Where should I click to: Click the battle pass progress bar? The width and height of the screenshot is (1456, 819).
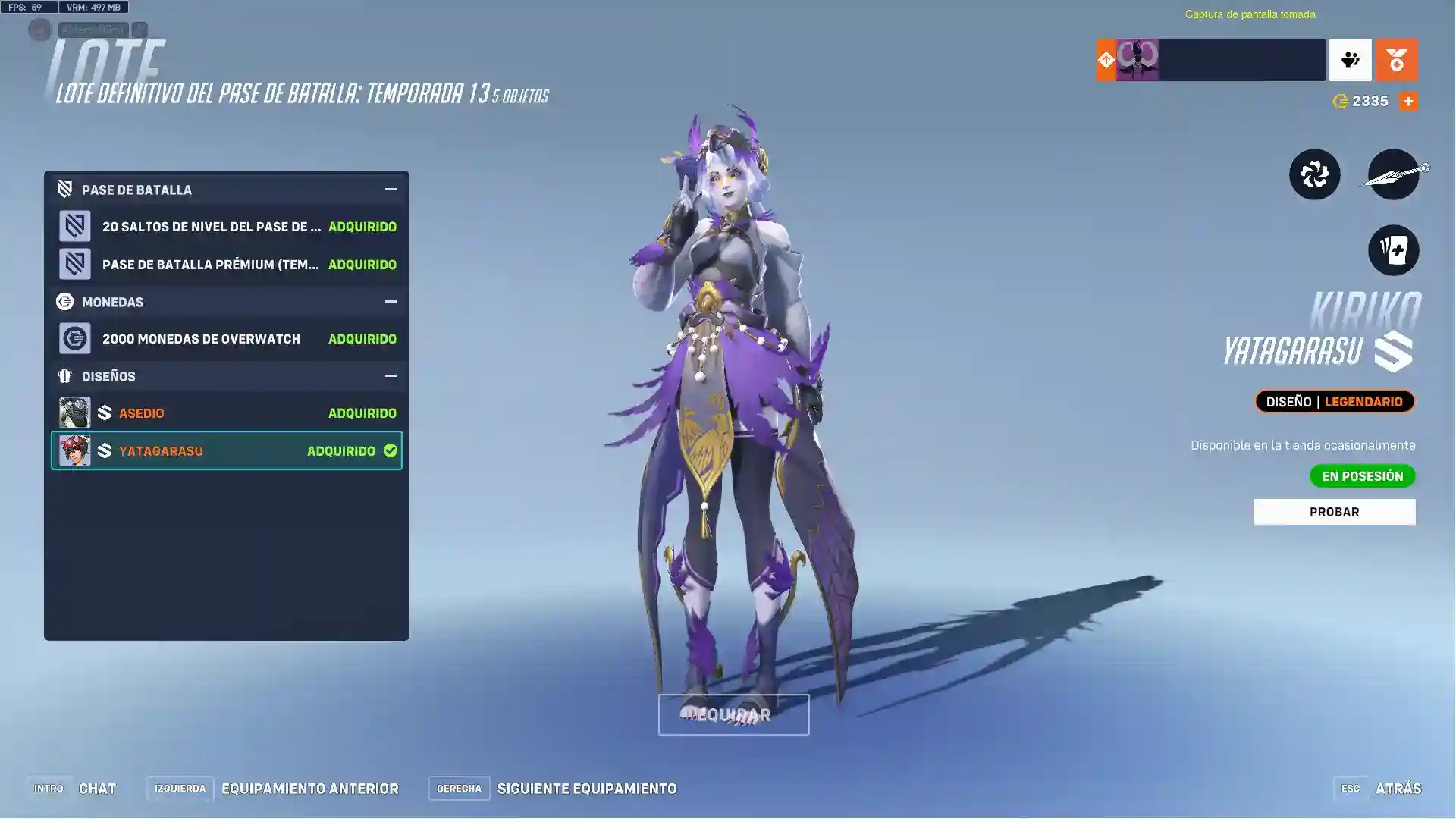tap(1244, 60)
